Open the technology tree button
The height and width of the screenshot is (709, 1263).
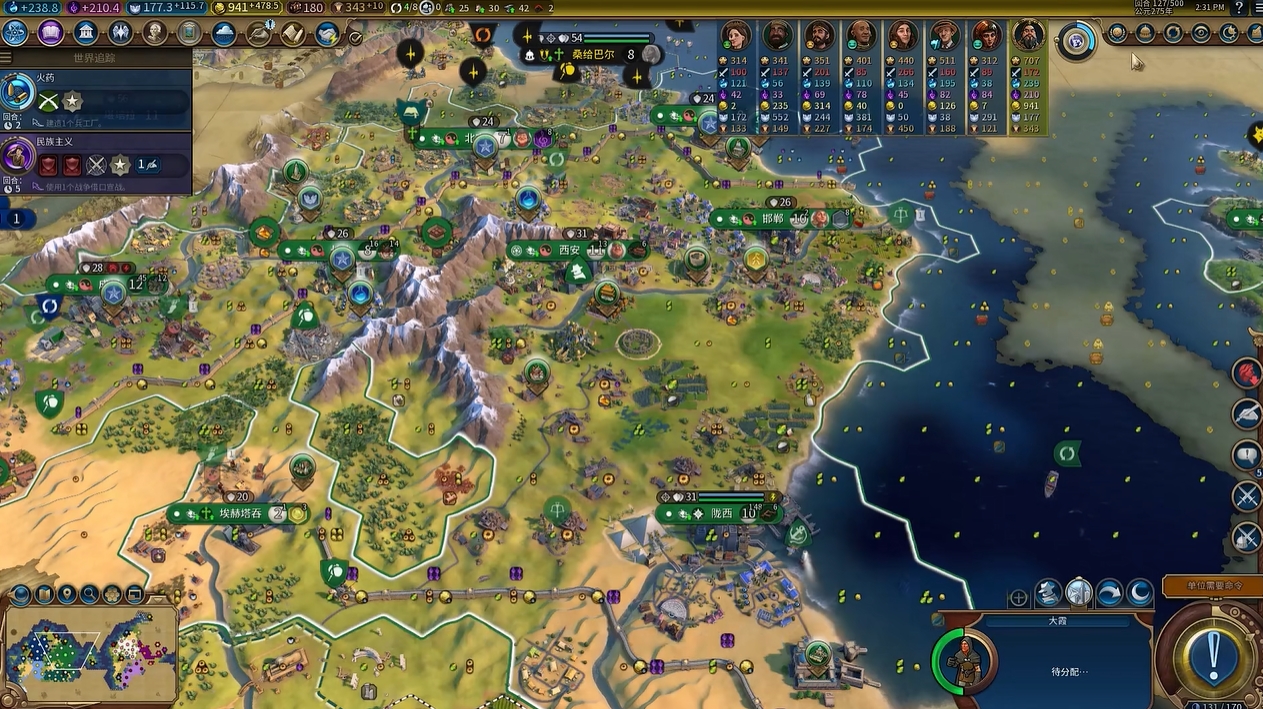tap(16, 33)
